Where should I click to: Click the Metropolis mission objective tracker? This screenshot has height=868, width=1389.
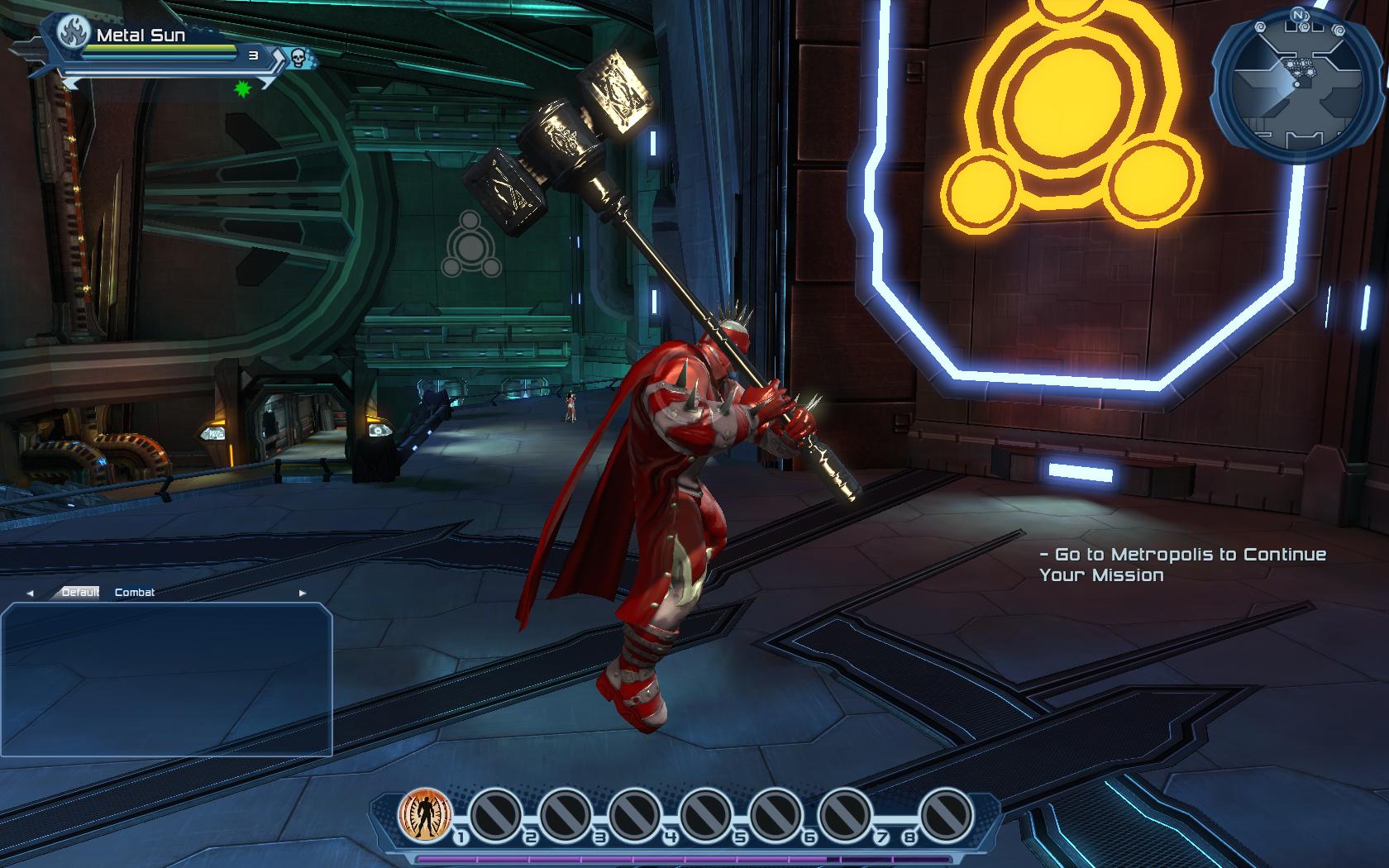click(1182, 565)
